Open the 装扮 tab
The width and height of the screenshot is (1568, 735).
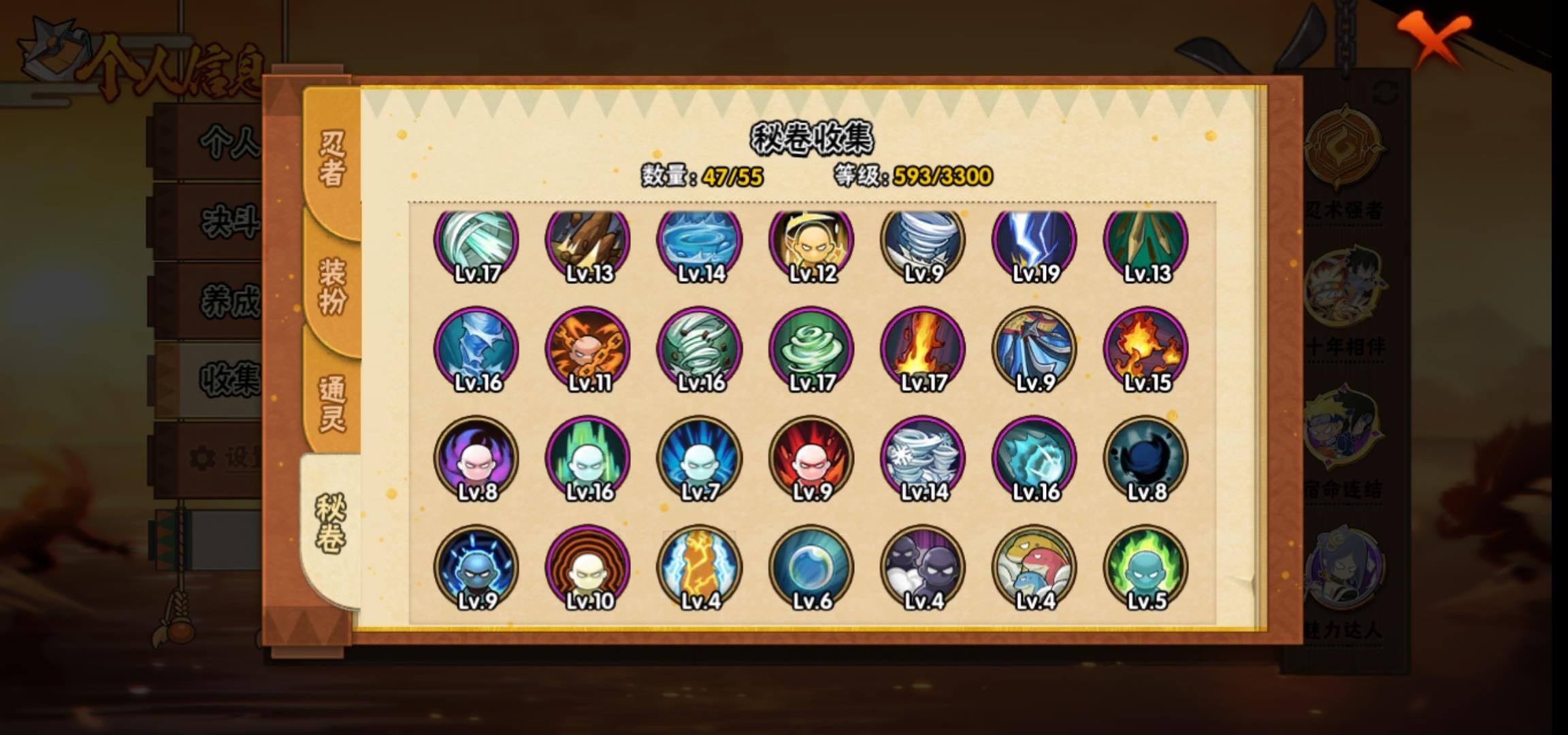pyautogui.click(x=332, y=286)
